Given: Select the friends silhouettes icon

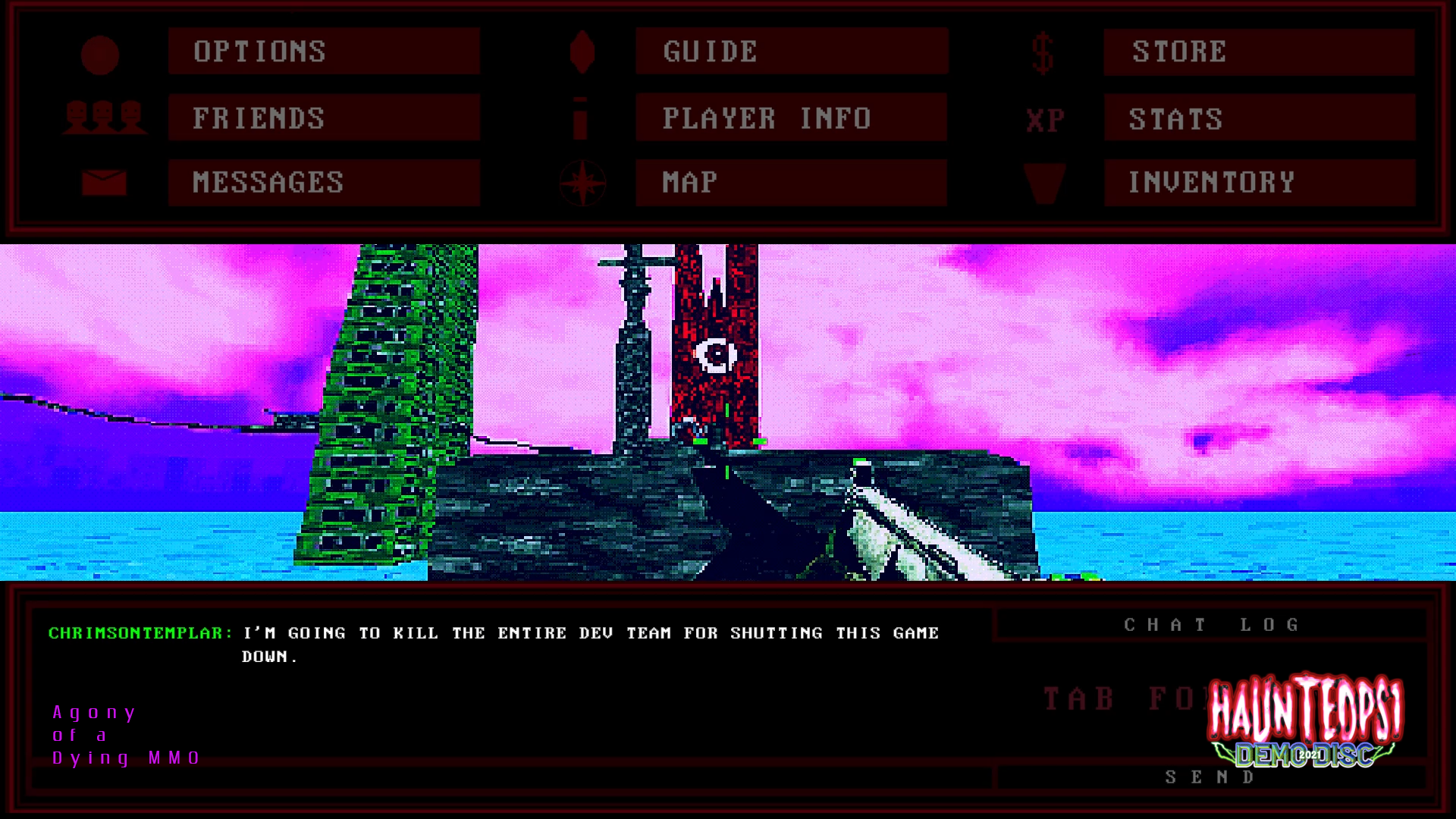Looking at the screenshot, I should point(106,118).
